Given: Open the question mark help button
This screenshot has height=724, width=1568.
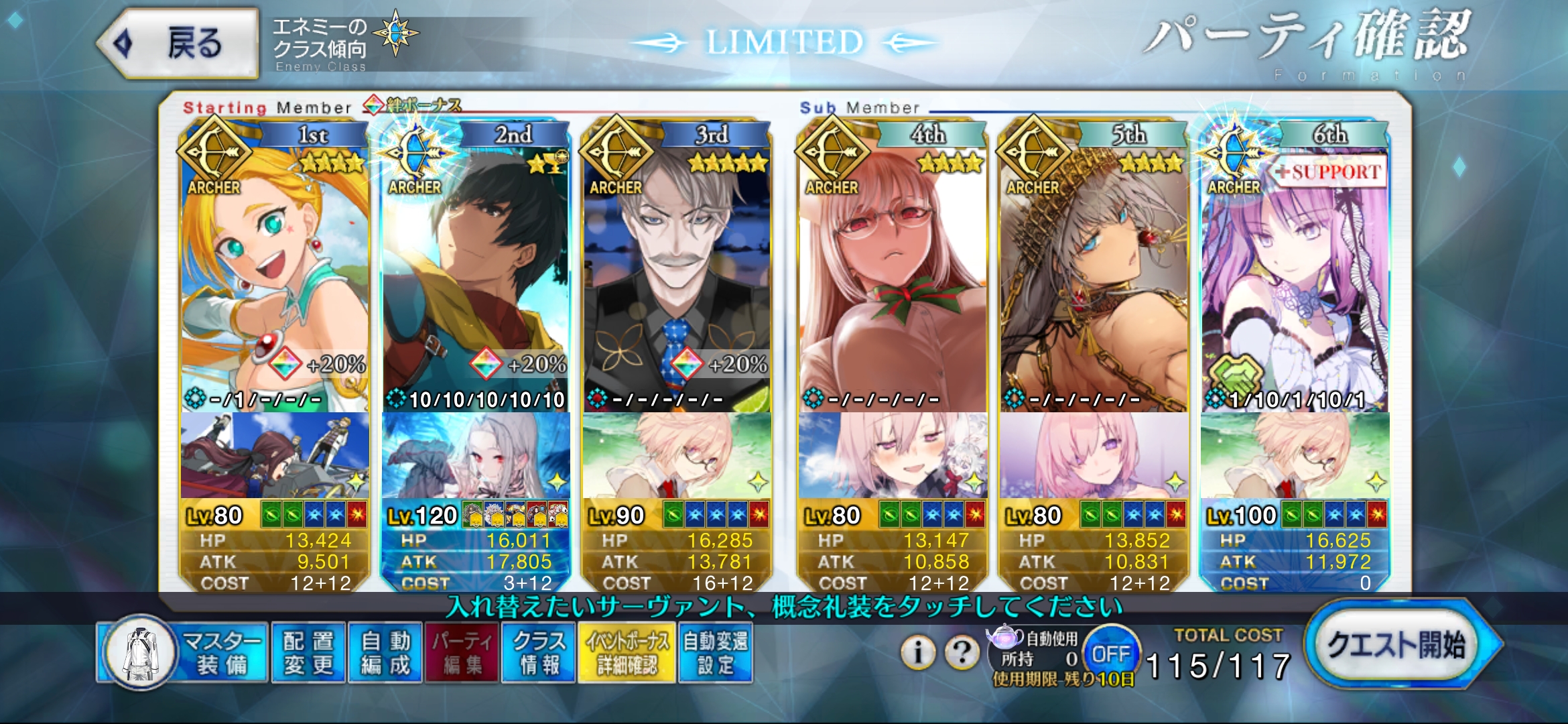Looking at the screenshot, I should 962,652.
